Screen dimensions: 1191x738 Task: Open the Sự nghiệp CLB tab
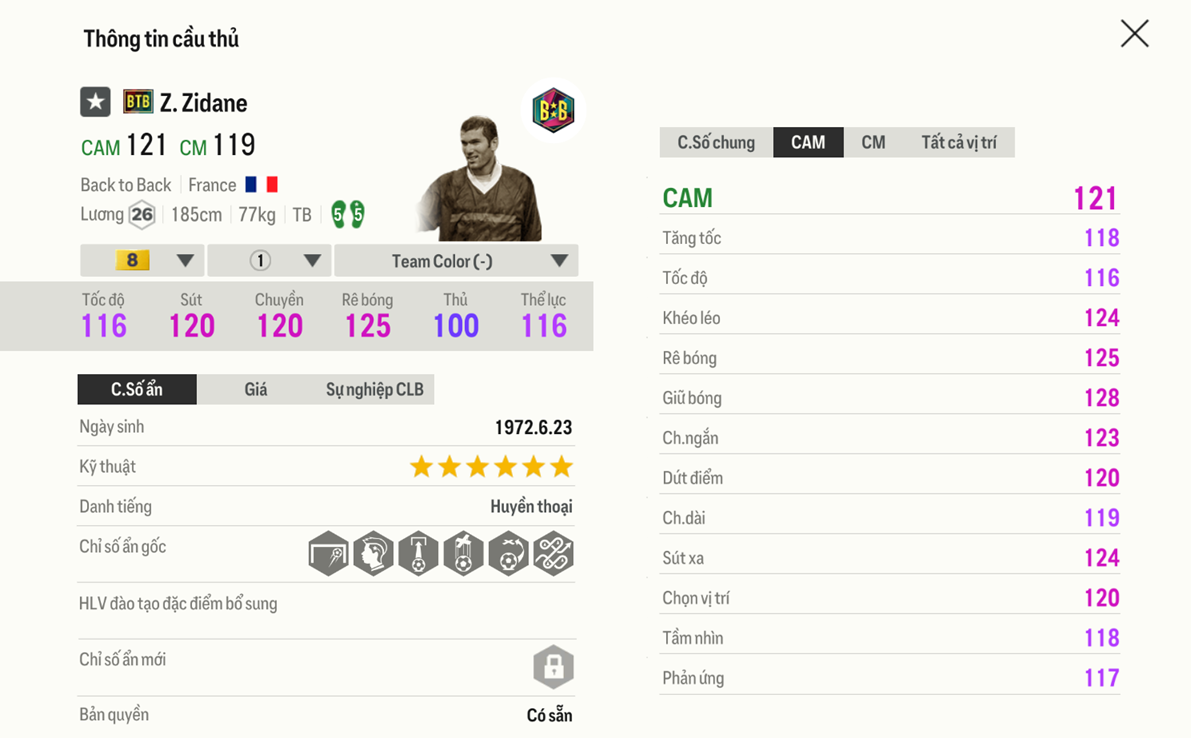[375, 389]
